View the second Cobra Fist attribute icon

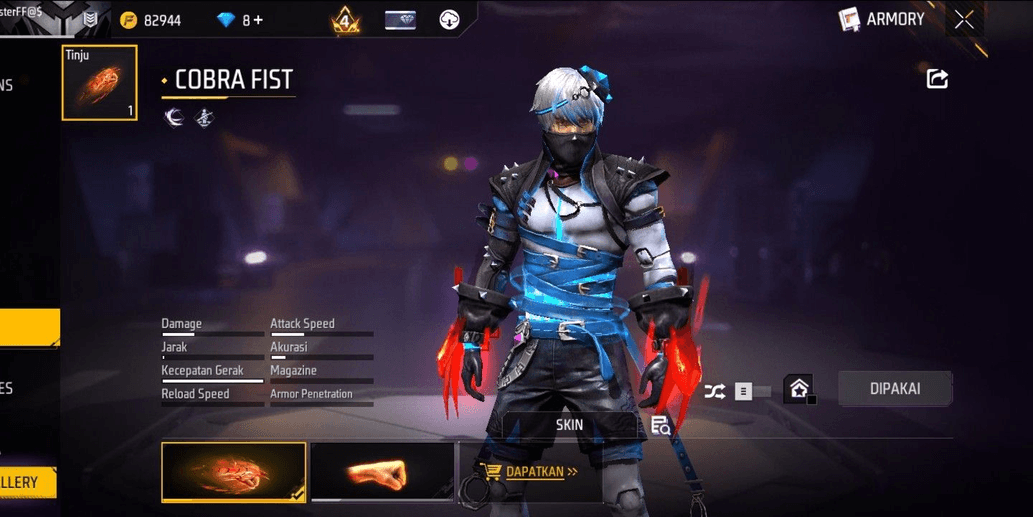[x=204, y=118]
